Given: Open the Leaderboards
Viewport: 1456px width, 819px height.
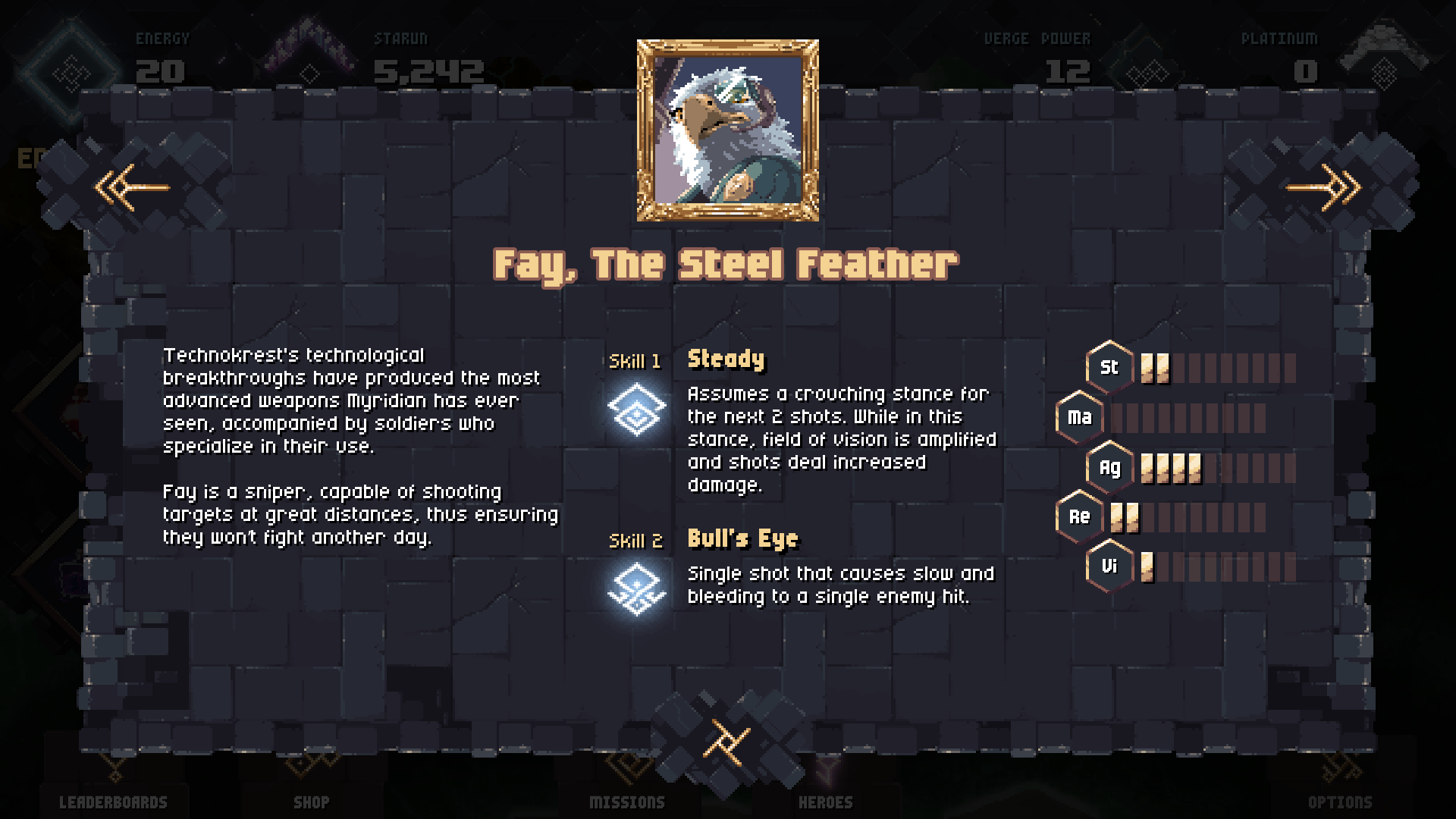Looking at the screenshot, I should pos(114,801).
